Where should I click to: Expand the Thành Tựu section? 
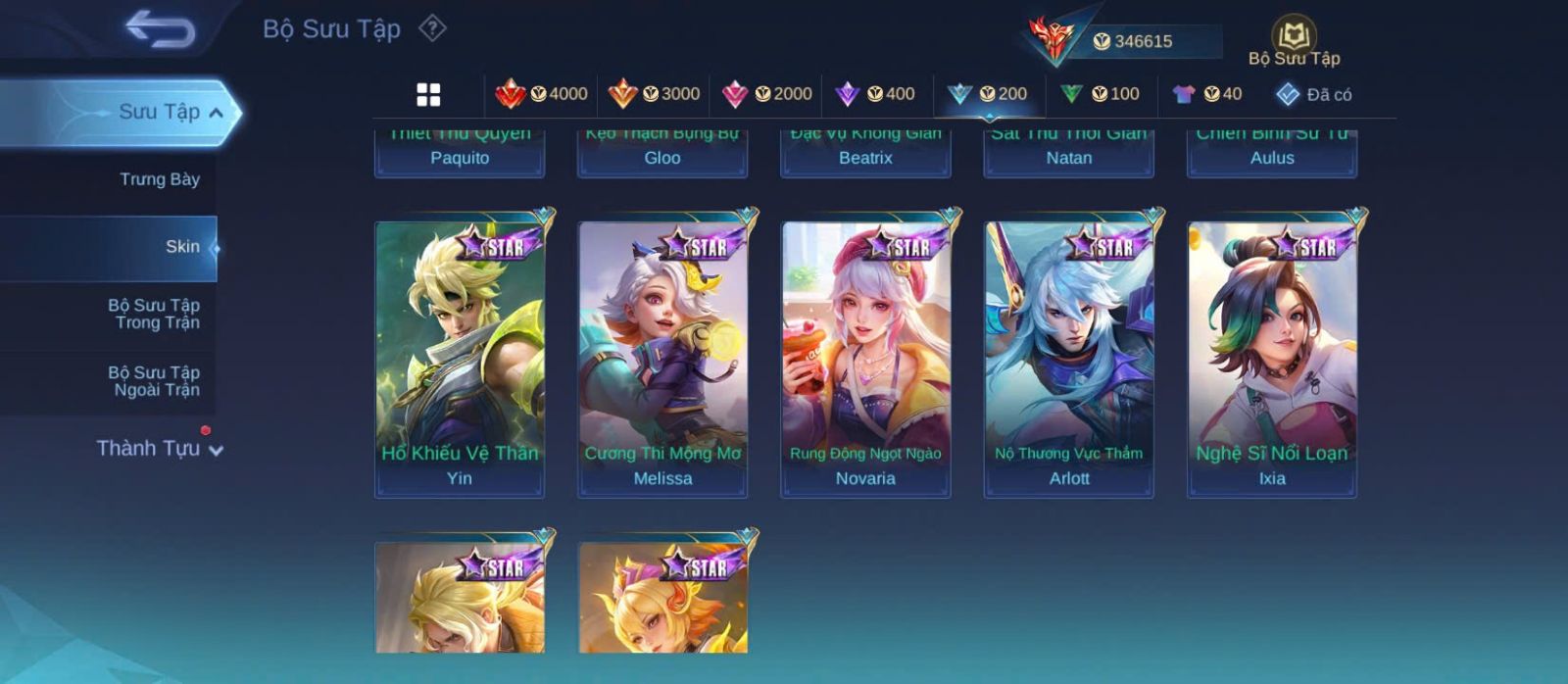pyautogui.click(x=159, y=449)
